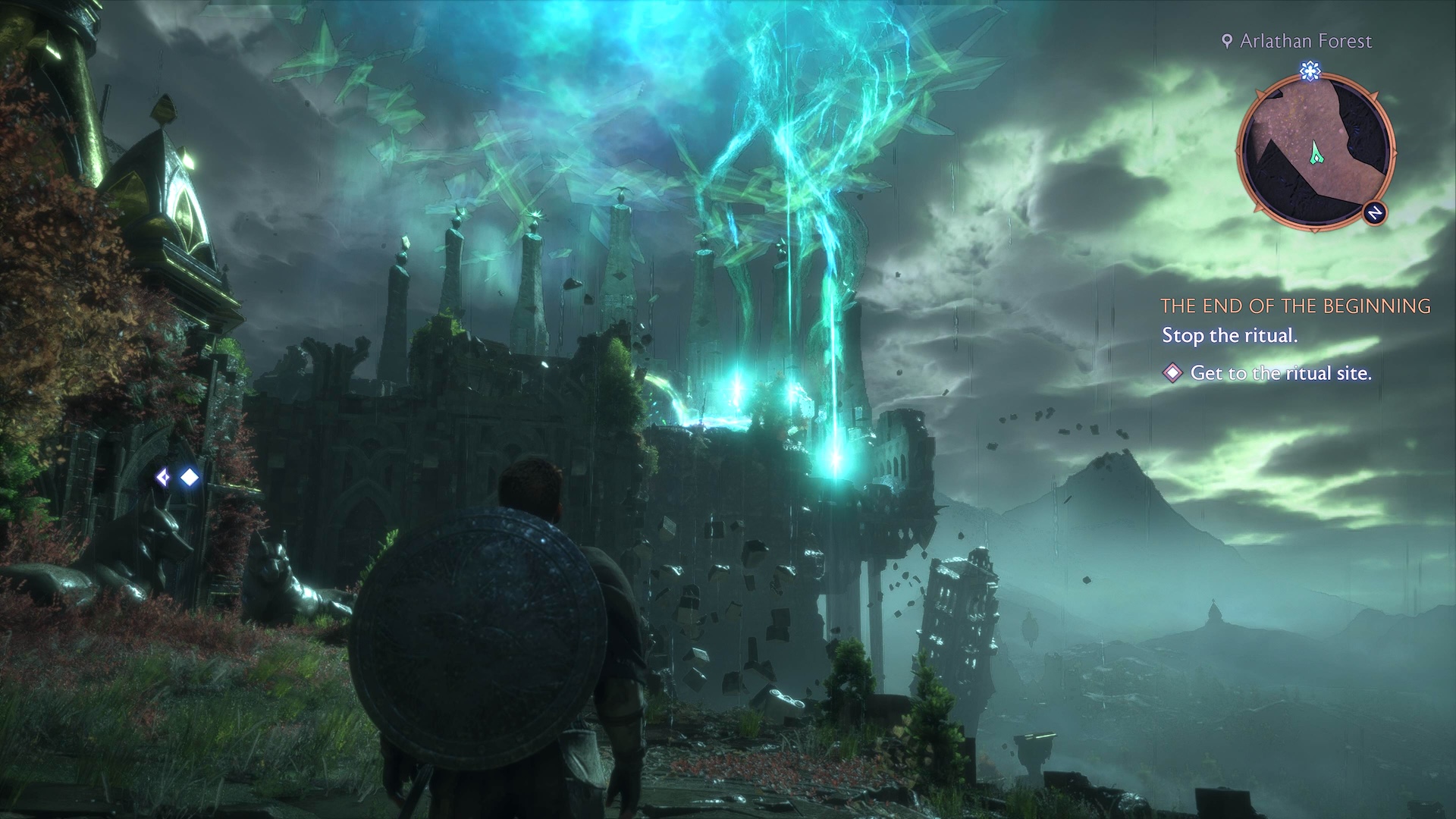Open the circular minimap
This screenshot has width=1456, height=819.
click(x=1316, y=152)
